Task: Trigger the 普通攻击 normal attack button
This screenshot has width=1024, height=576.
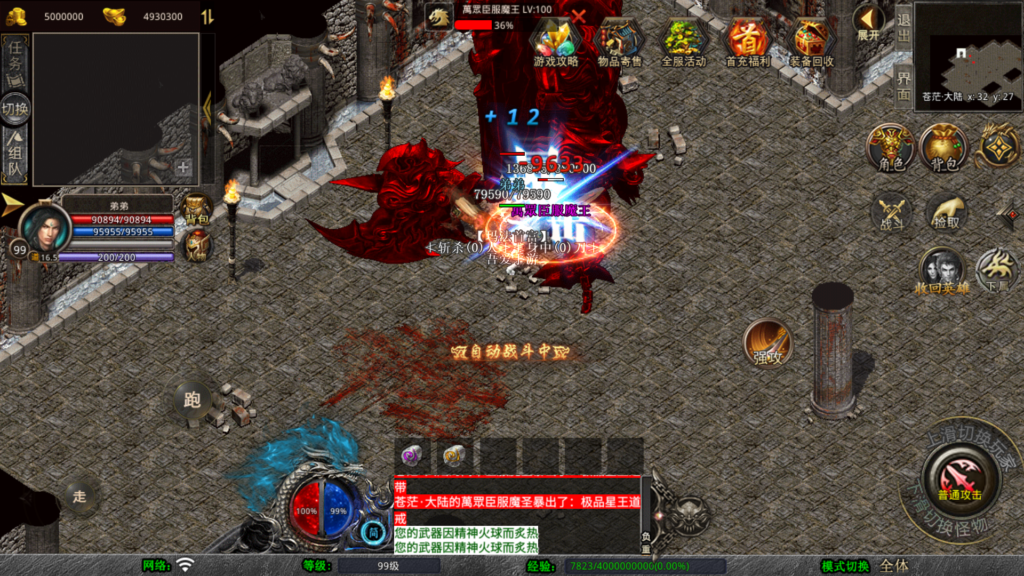Action: click(958, 475)
